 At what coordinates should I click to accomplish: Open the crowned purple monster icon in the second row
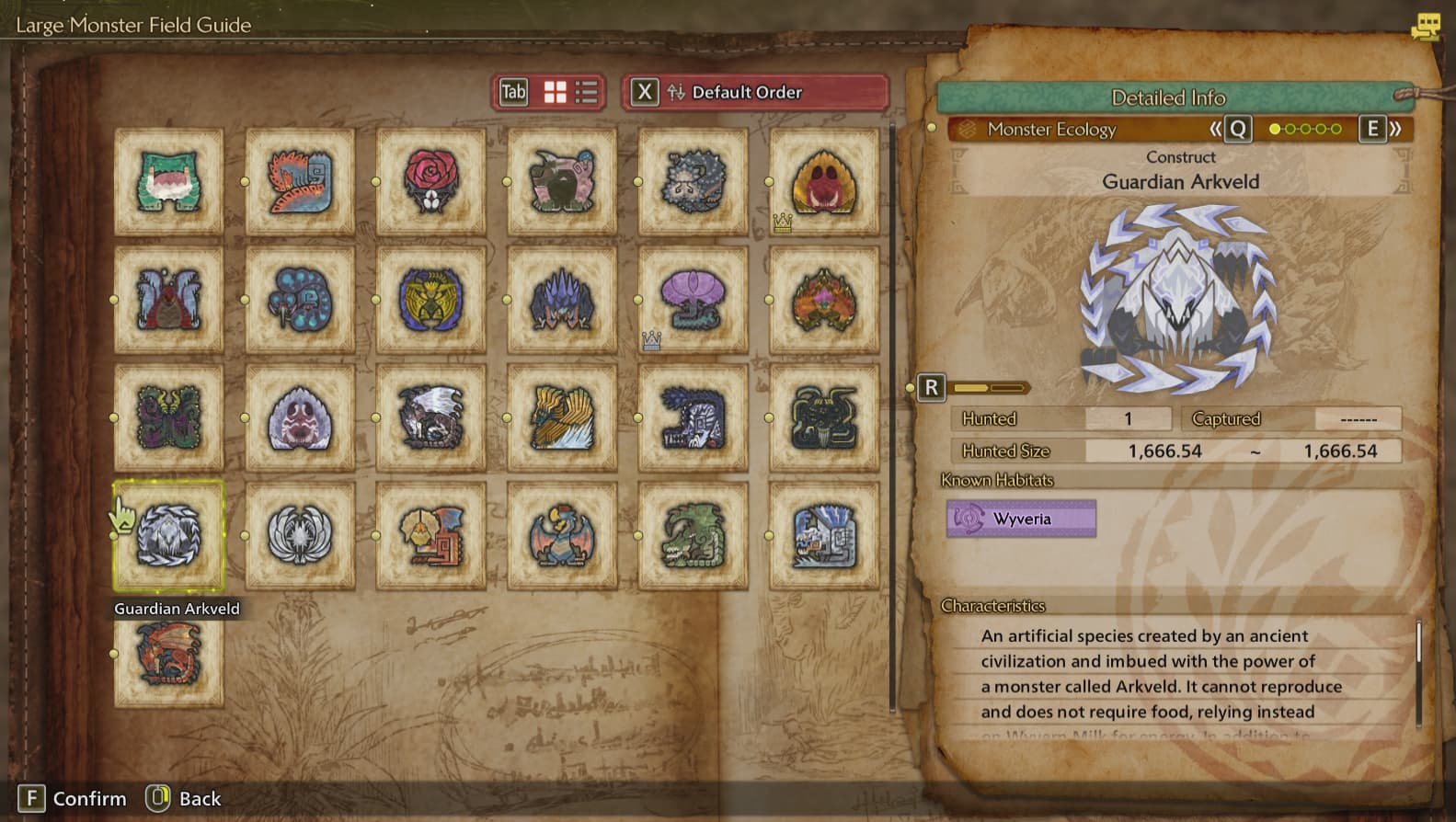(694, 301)
